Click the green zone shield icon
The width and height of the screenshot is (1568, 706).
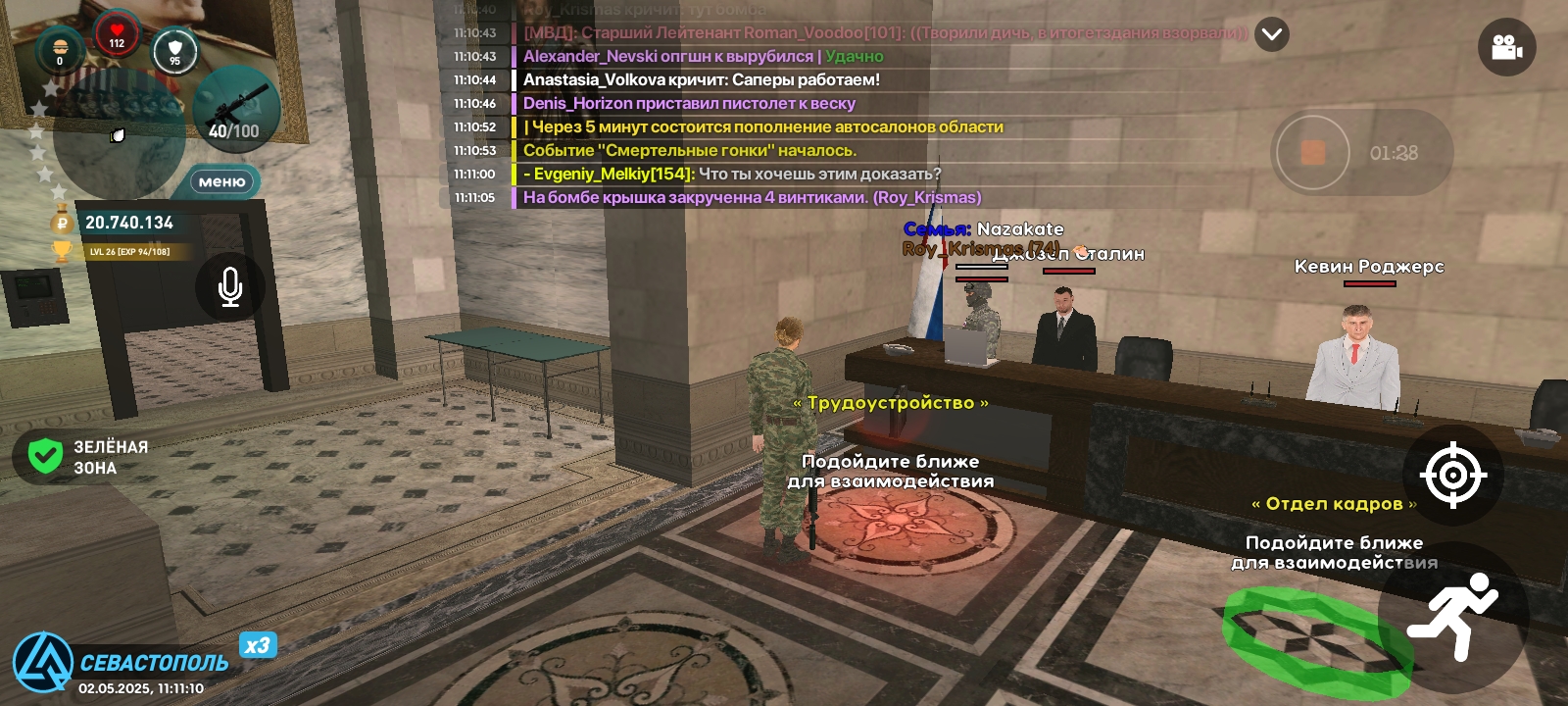click(43, 451)
